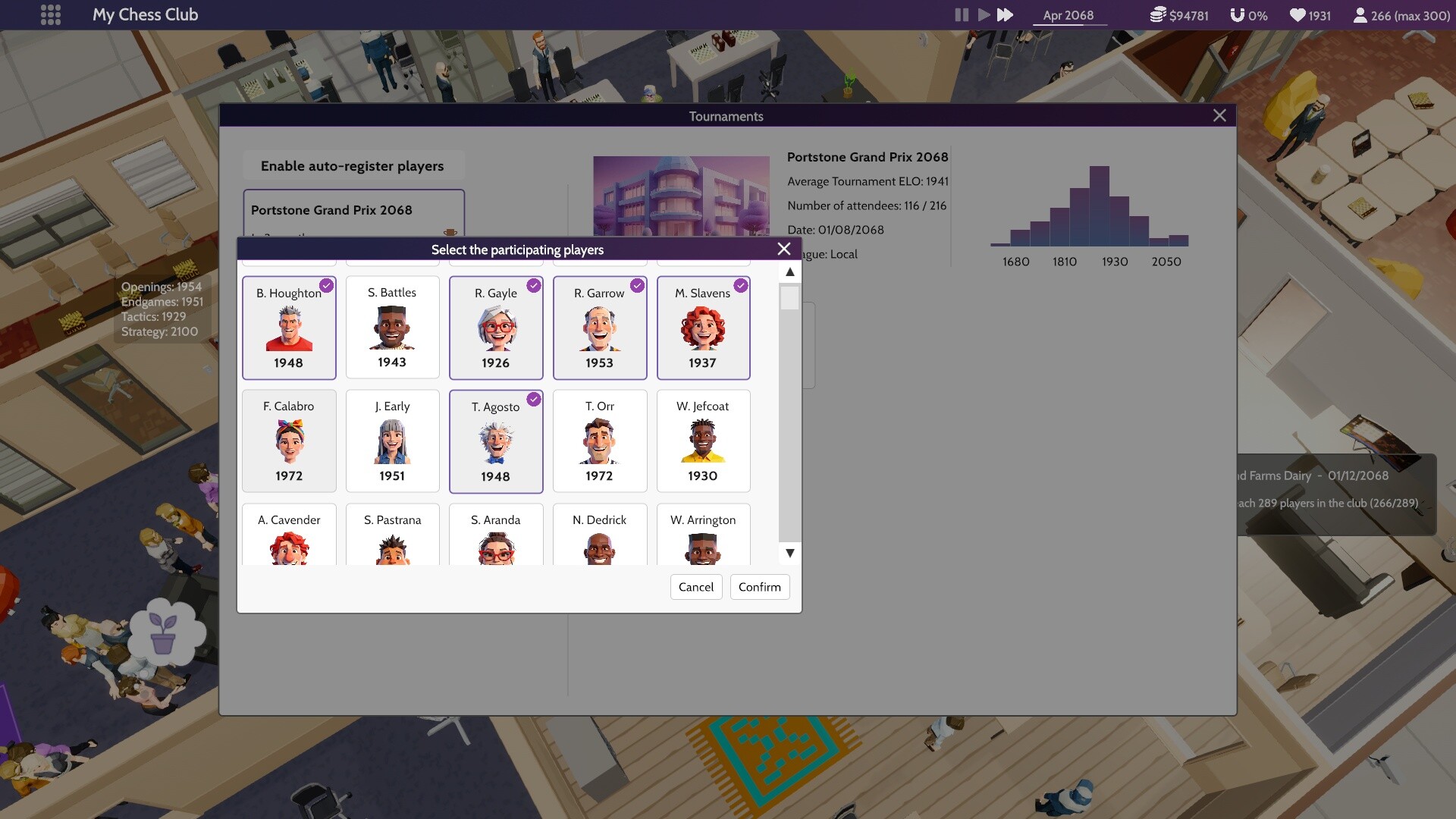Toggle Enable auto-register players

click(x=353, y=165)
